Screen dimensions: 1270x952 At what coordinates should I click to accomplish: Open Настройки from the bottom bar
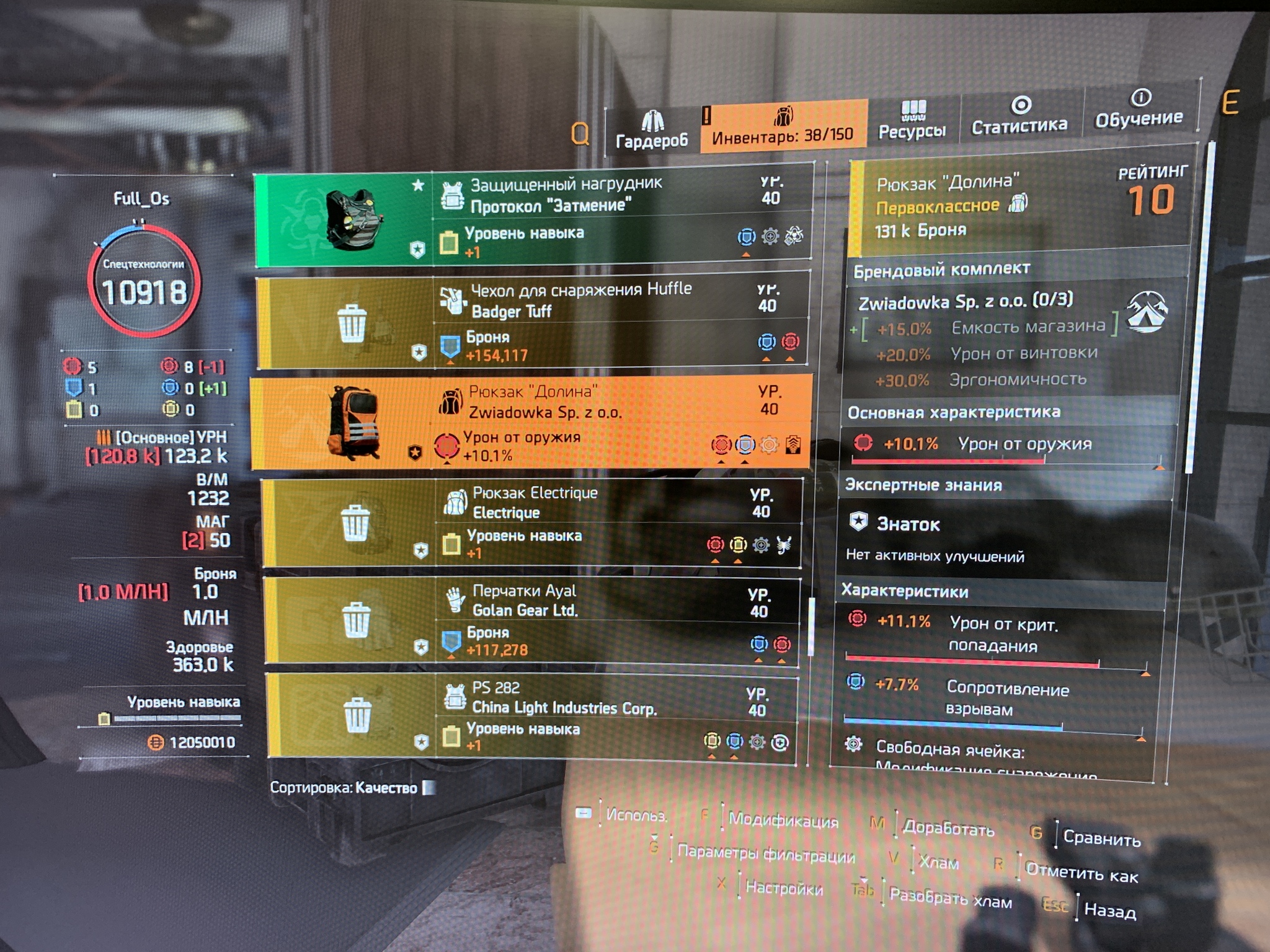coord(784,888)
